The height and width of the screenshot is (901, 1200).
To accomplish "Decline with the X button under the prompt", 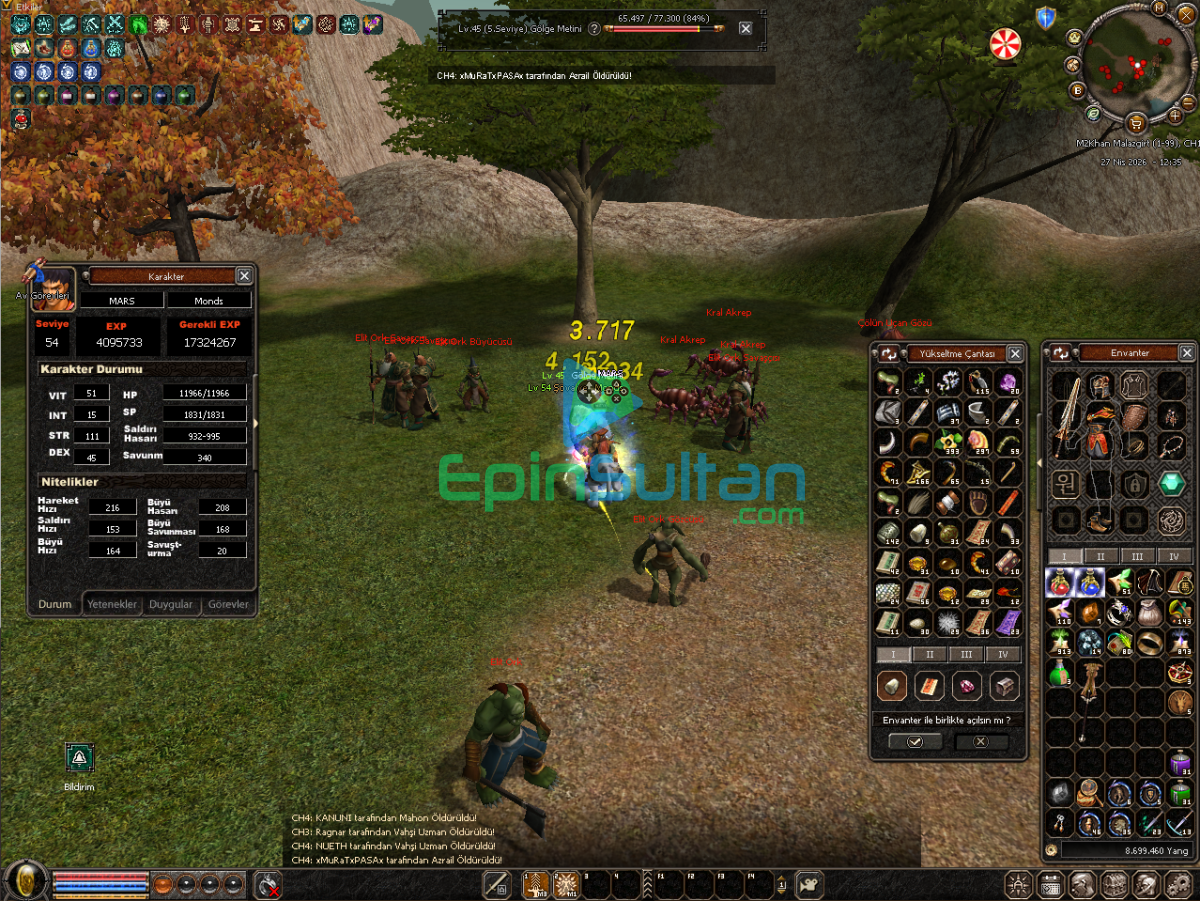I will [x=980, y=742].
